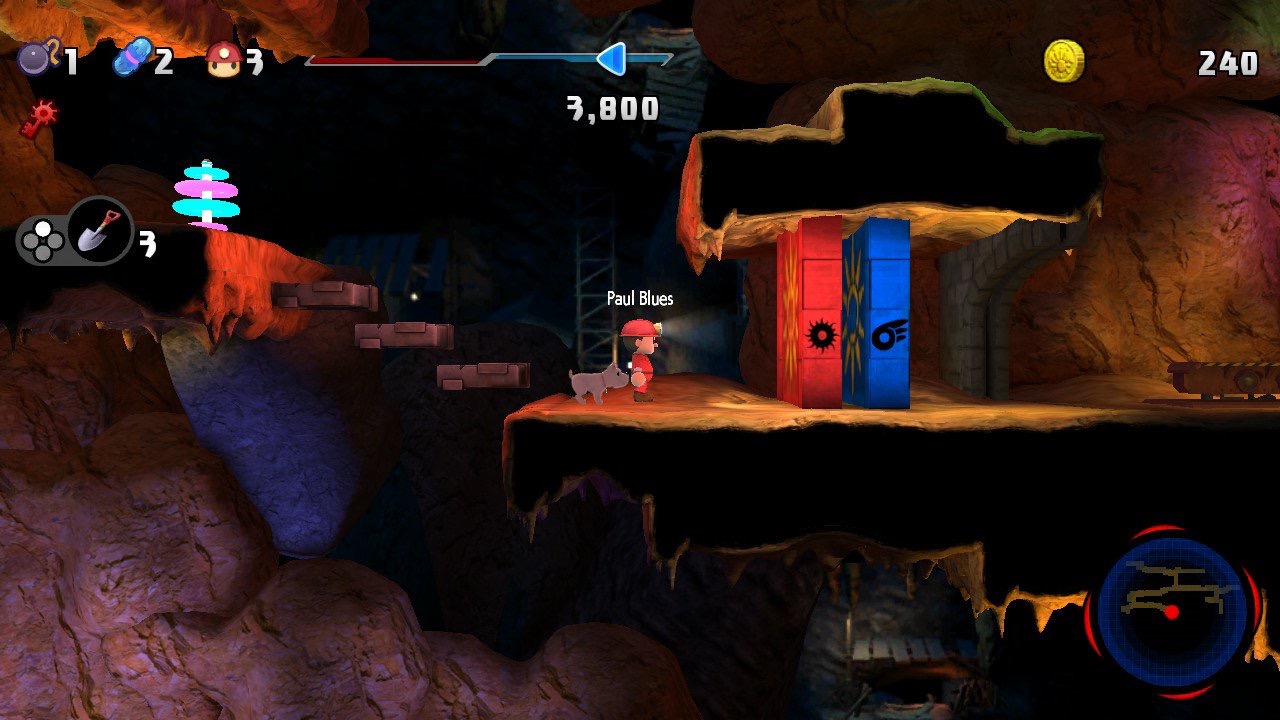
Task: Select the shovel equipment icon
Action: (100, 232)
